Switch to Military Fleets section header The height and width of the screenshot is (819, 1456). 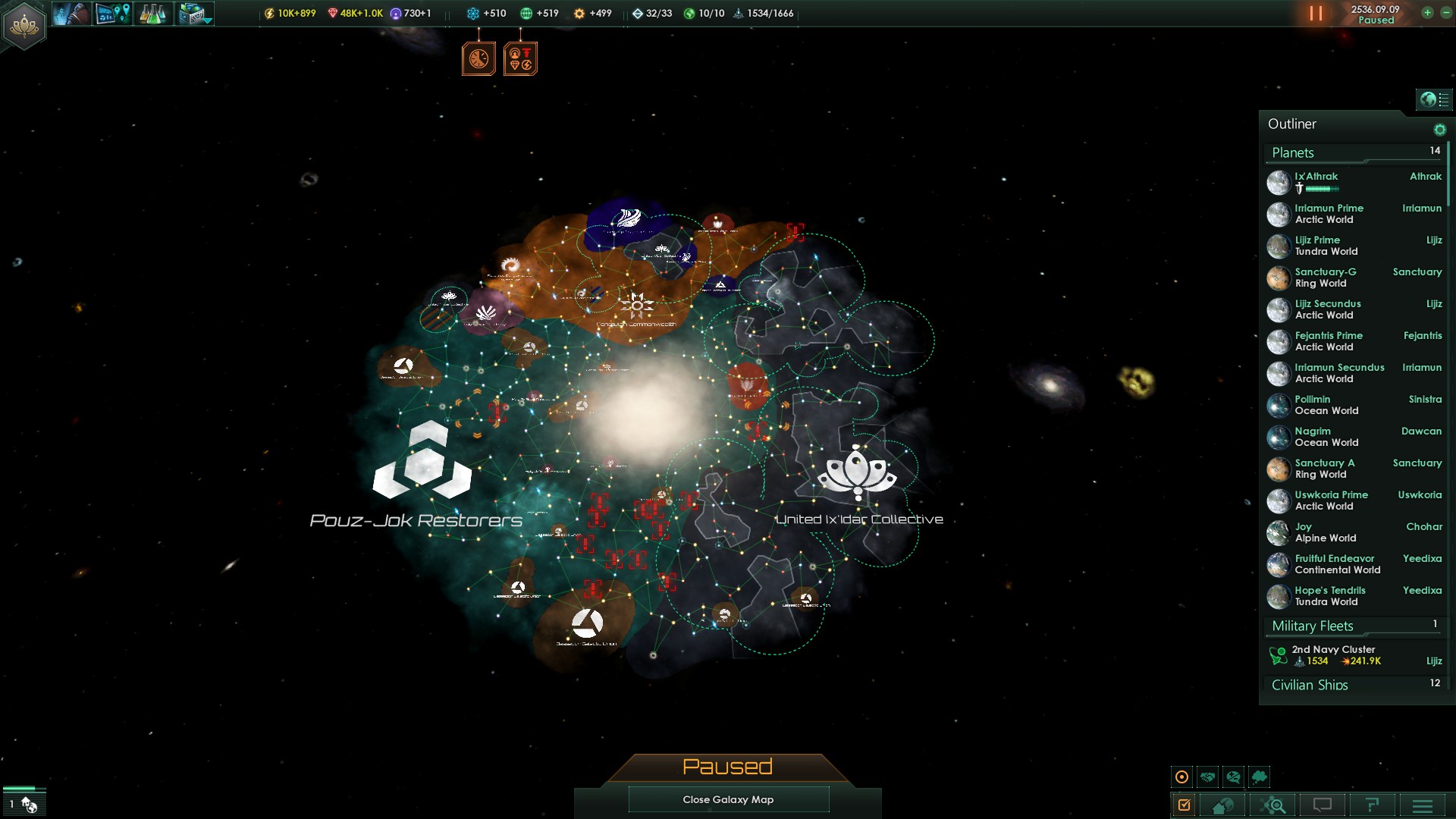click(x=1312, y=626)
